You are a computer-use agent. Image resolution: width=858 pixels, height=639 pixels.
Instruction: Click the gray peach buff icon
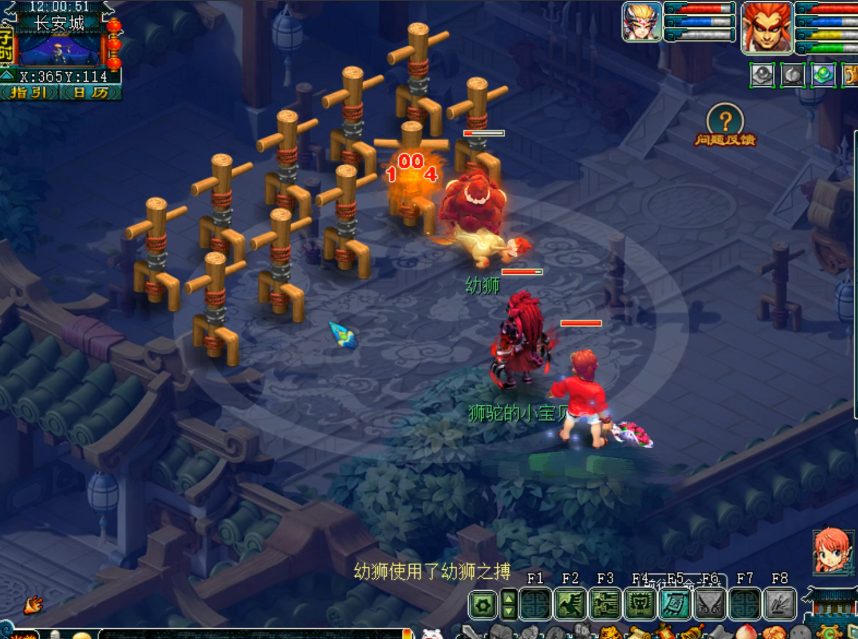coord(792,74)
